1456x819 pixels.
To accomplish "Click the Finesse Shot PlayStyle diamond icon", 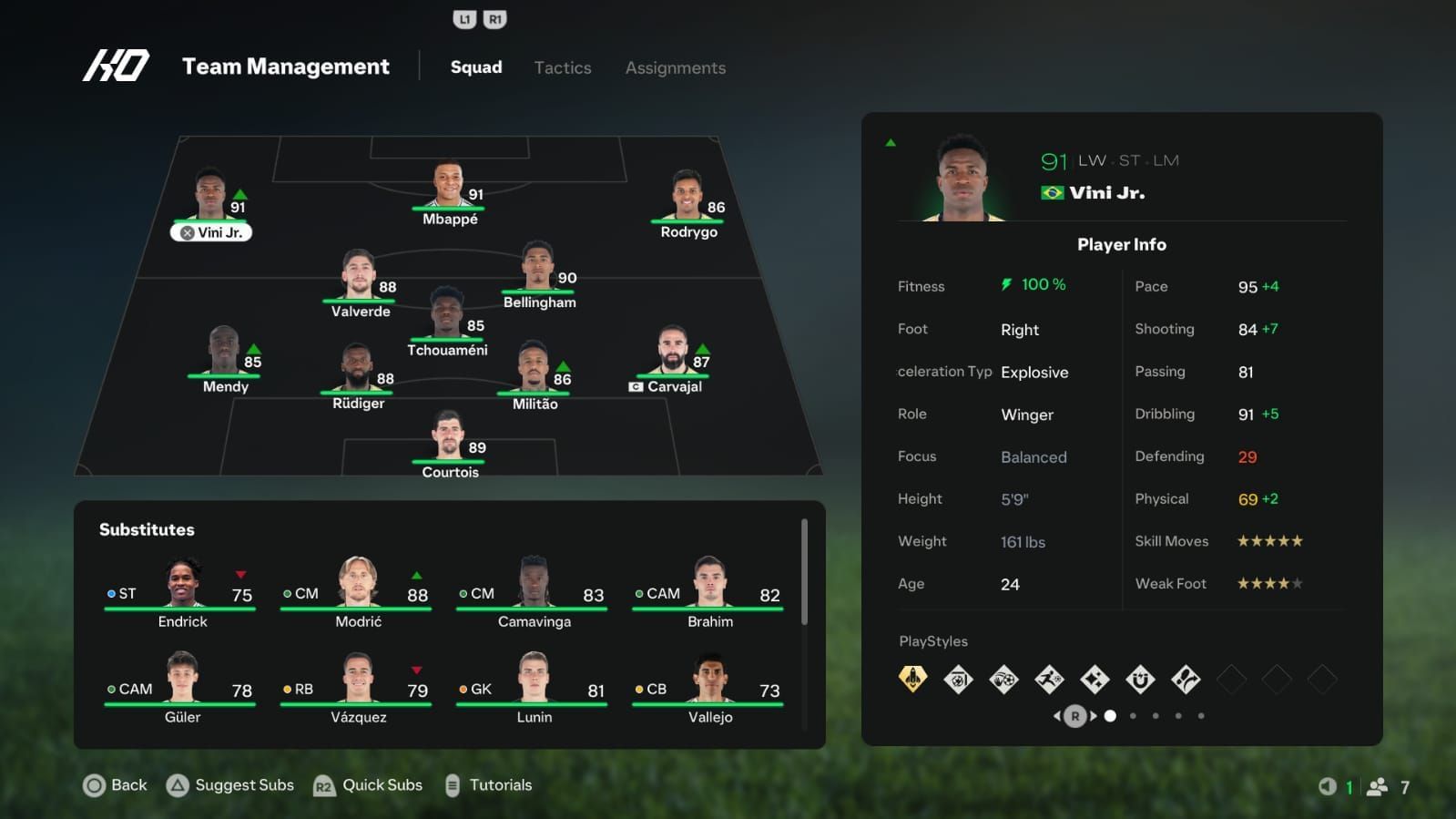I will coord(958,680).
